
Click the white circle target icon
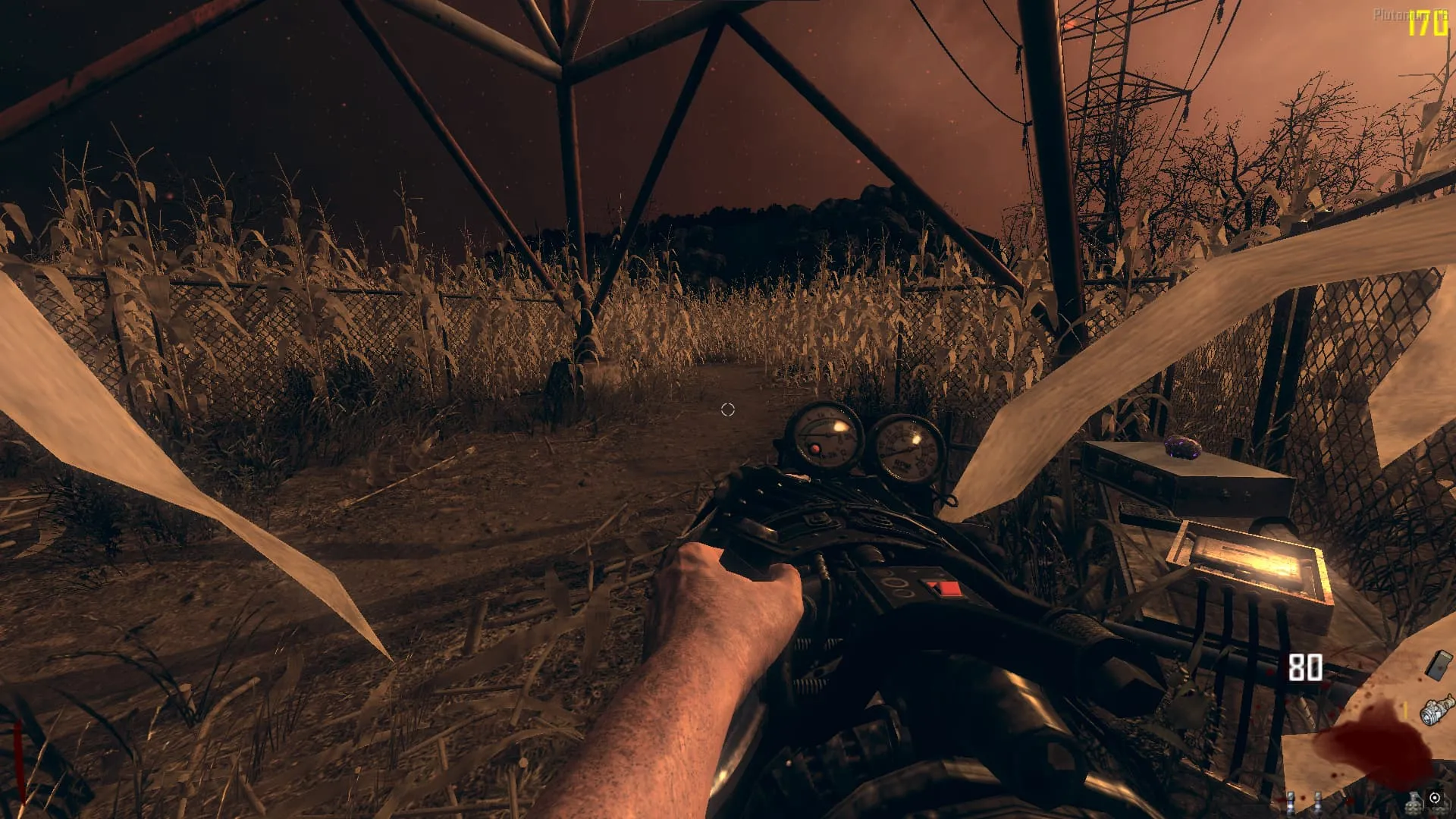[x=1434, y=798]
